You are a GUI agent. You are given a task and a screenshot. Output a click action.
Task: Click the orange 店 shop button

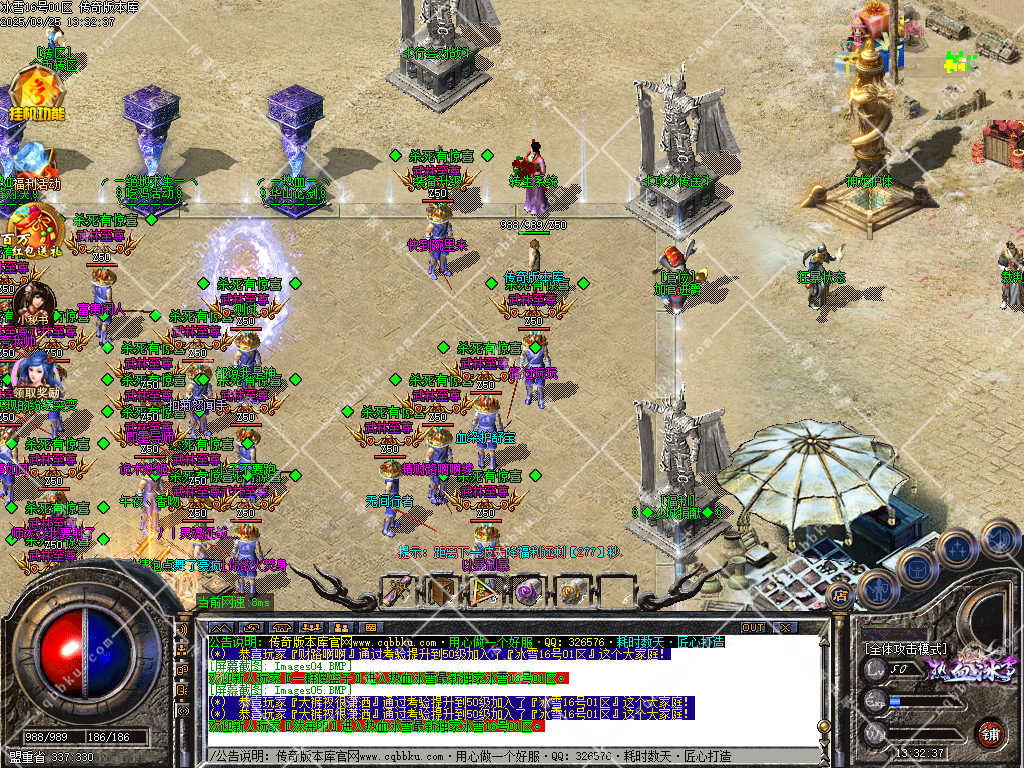point(840,596)
